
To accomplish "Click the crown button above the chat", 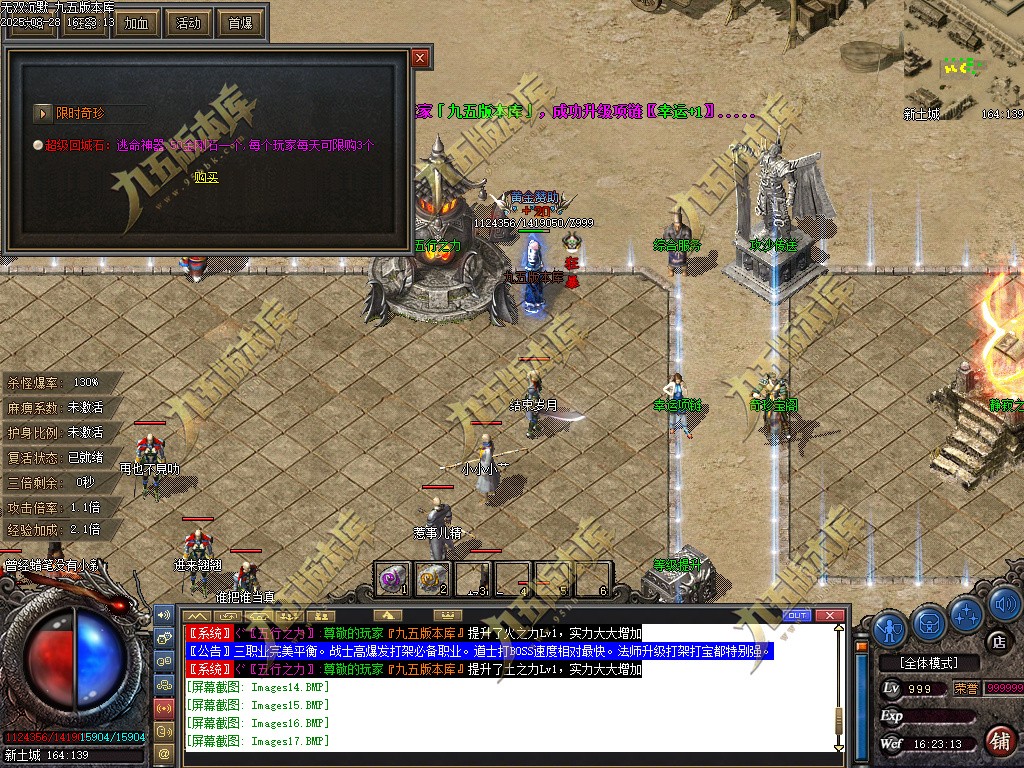I will [449, 615].
